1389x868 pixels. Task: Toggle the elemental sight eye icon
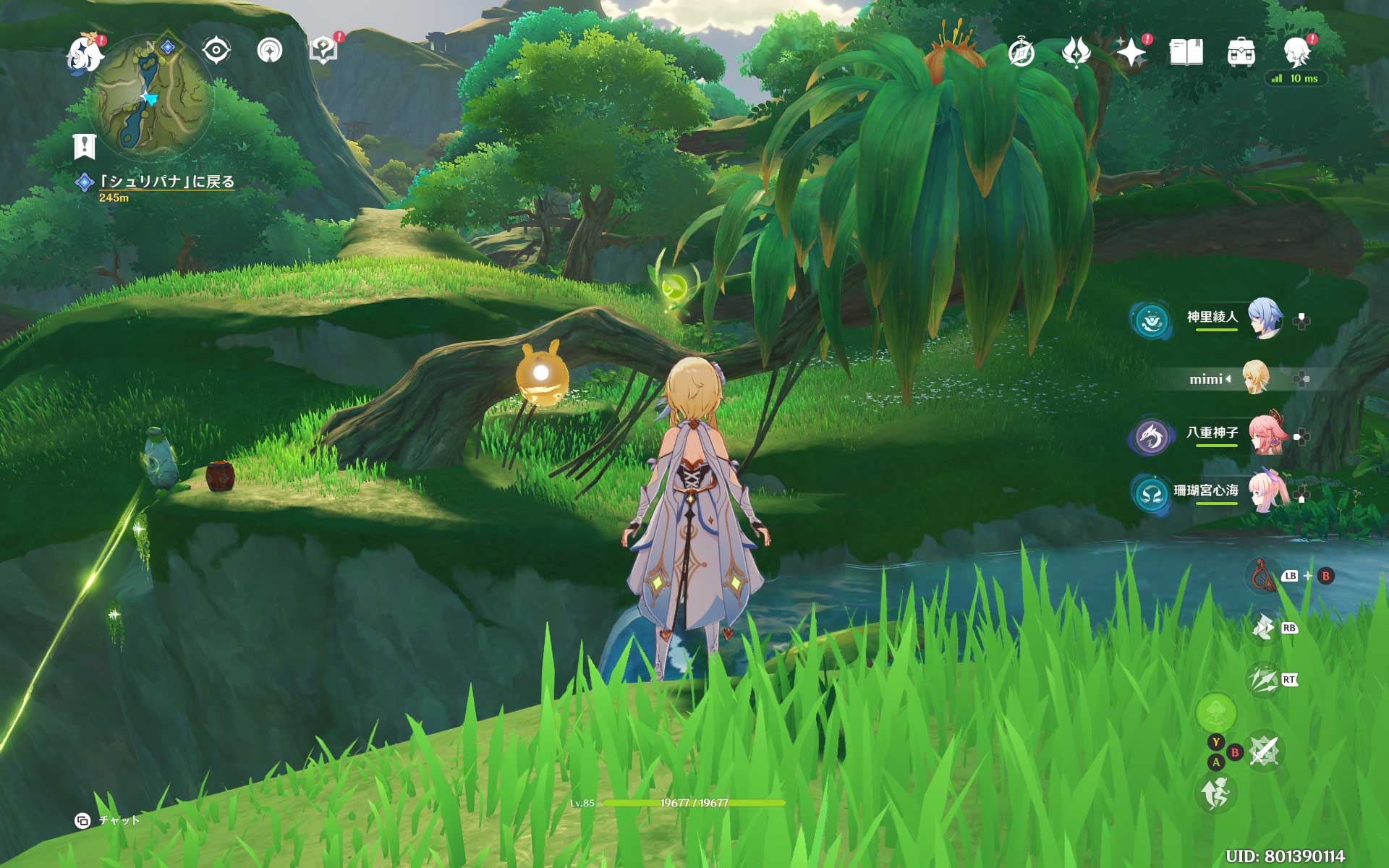(x=216, y=51)
